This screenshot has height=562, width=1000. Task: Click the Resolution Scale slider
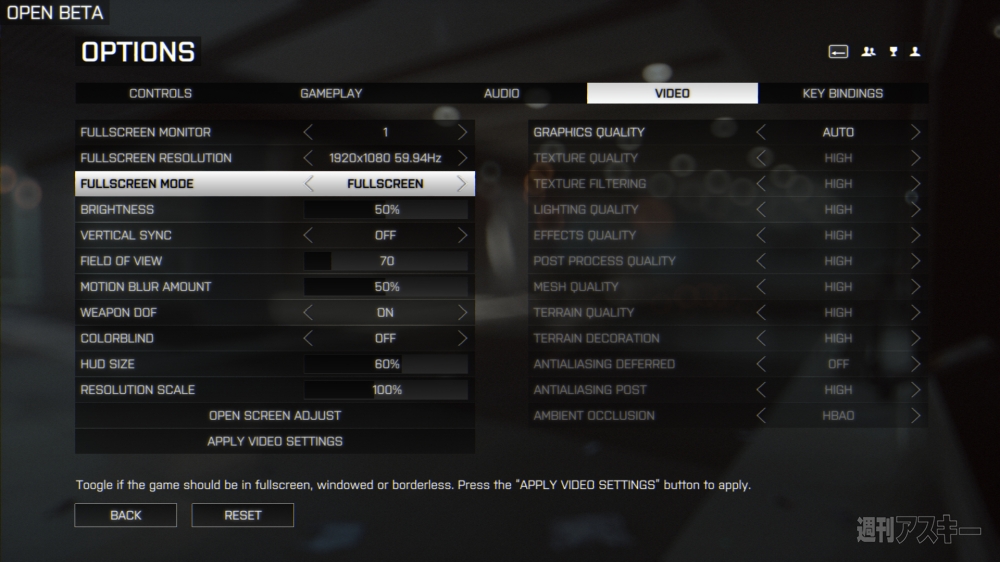[386, 390]
